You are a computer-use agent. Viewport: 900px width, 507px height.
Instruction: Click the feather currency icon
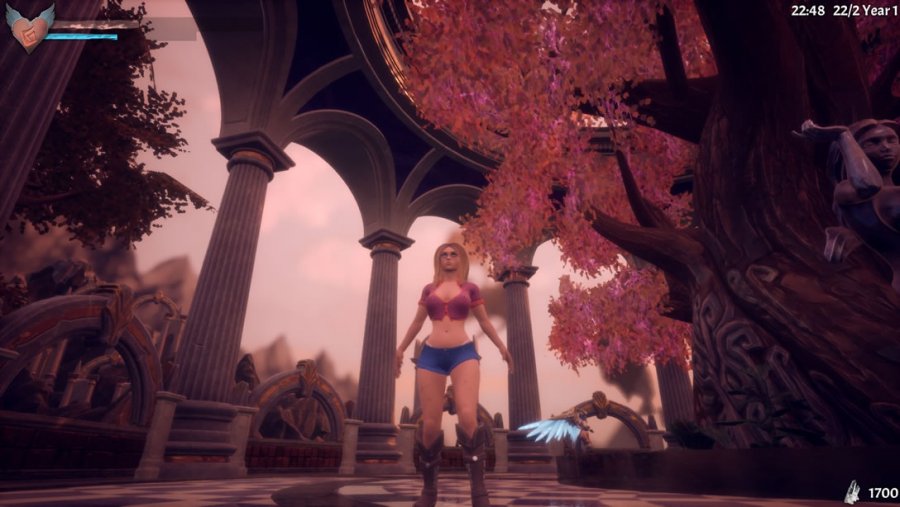click(852, 491)
